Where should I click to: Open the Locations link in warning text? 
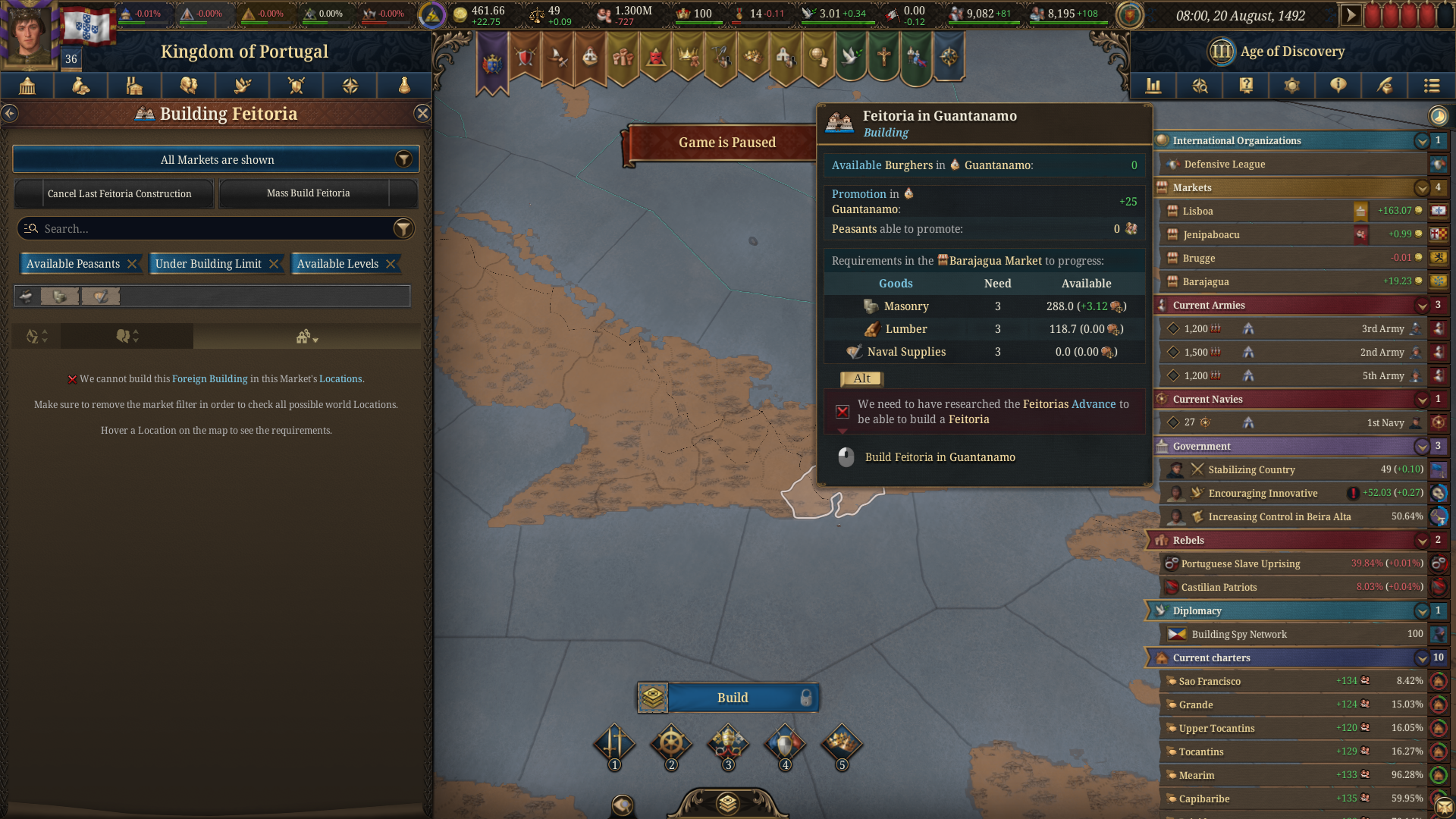pyautogui.click(x=340, y=378)
